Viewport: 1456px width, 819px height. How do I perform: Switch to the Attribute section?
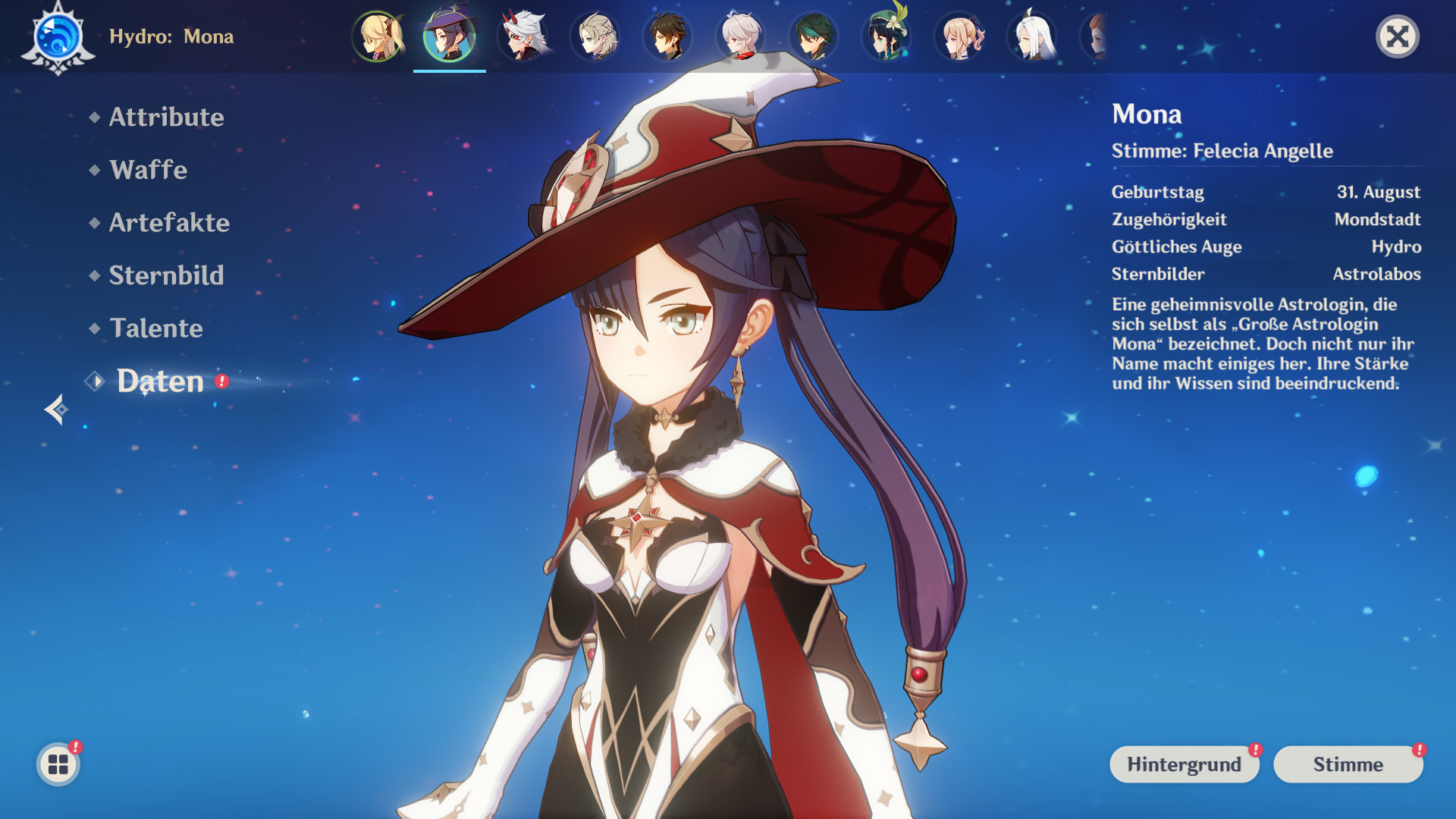point(166,118)
